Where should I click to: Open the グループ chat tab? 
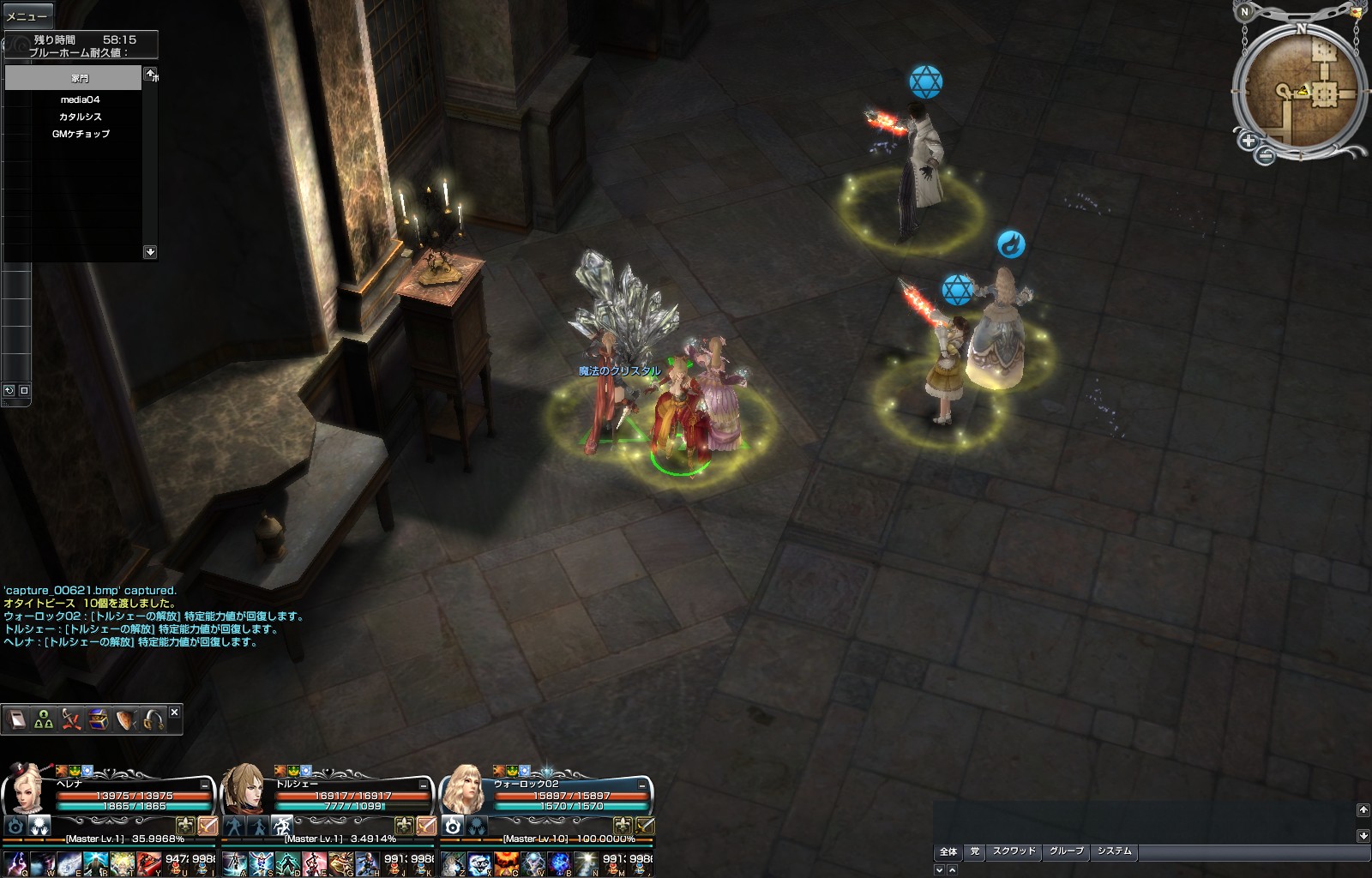pyautogui.click(x=1066, y=851)
